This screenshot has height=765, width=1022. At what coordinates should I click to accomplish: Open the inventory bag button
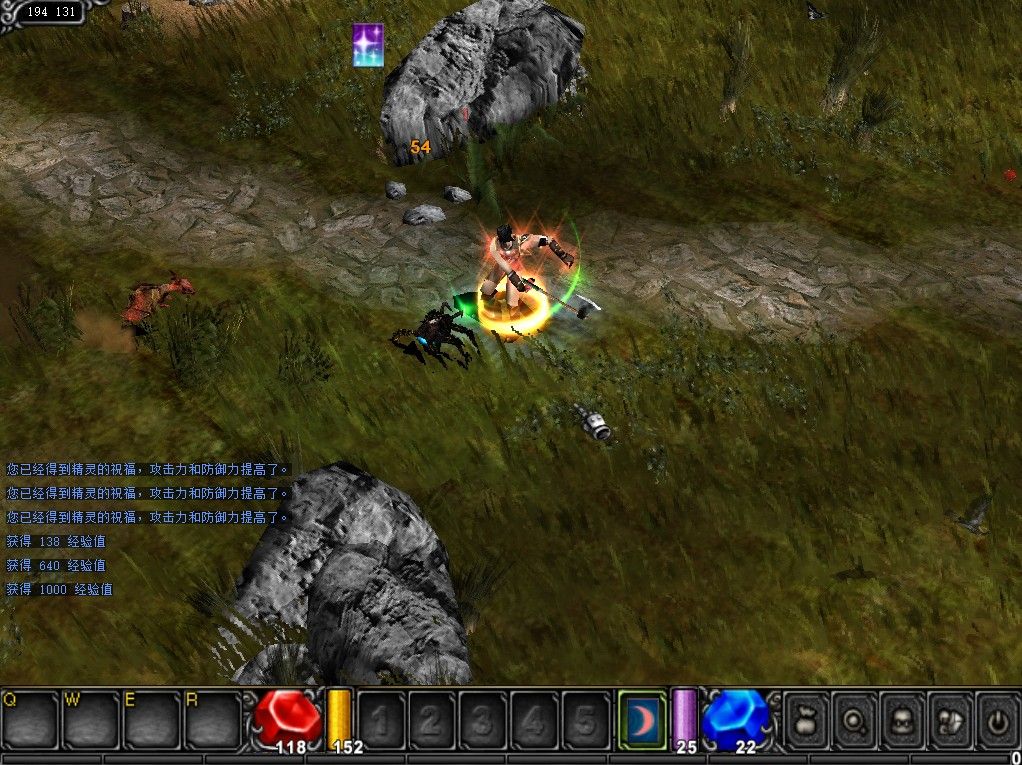(x=807, y=719)
